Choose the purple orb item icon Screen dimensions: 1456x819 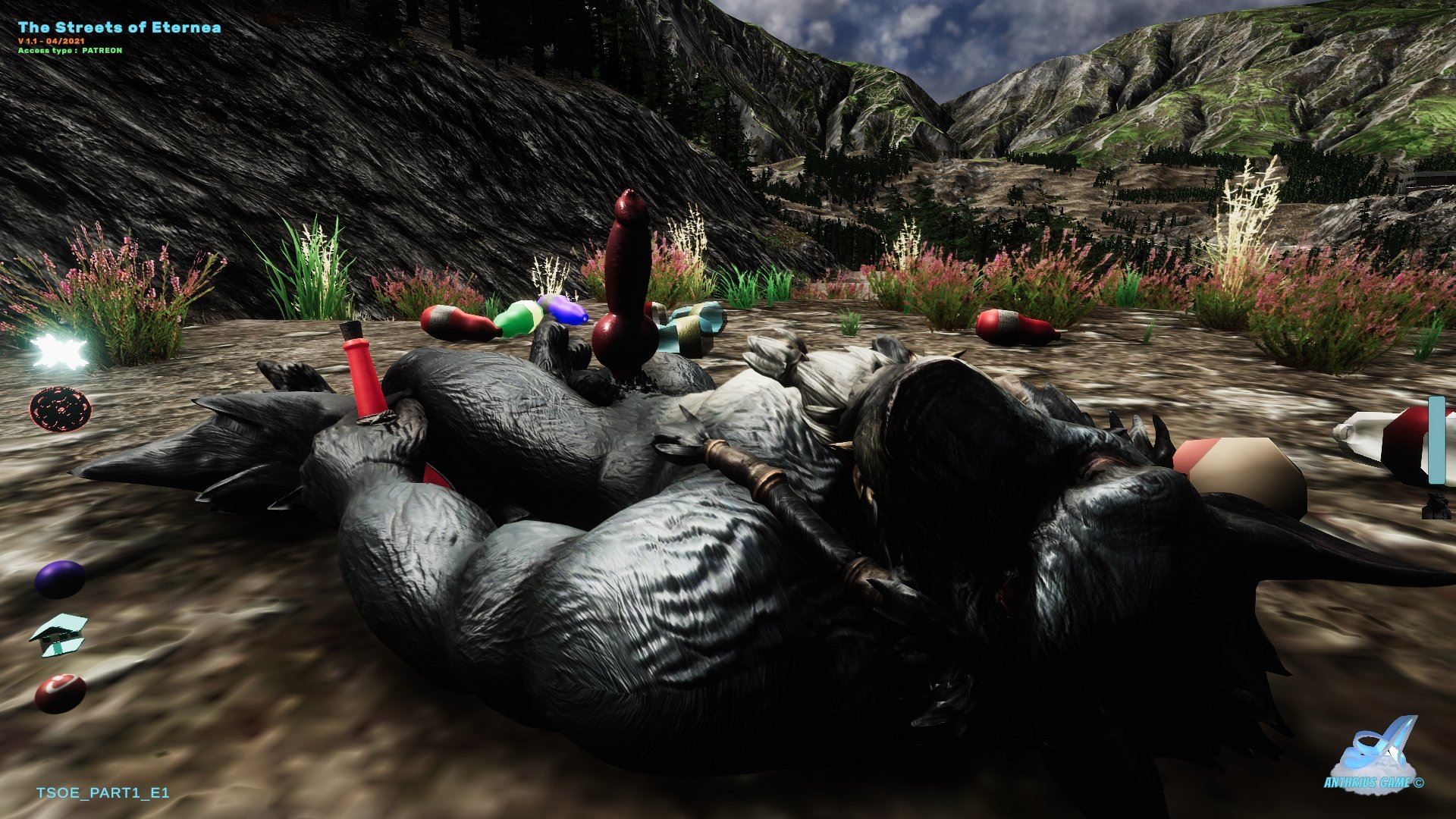[x=60, y=579]
